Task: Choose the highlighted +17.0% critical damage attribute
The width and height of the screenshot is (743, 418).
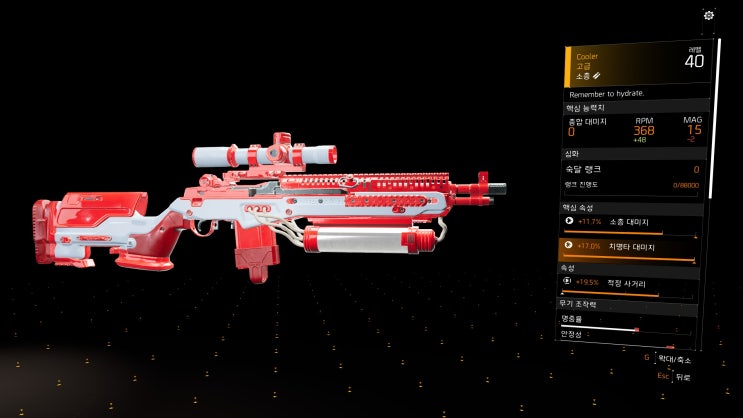Action: 631,246
